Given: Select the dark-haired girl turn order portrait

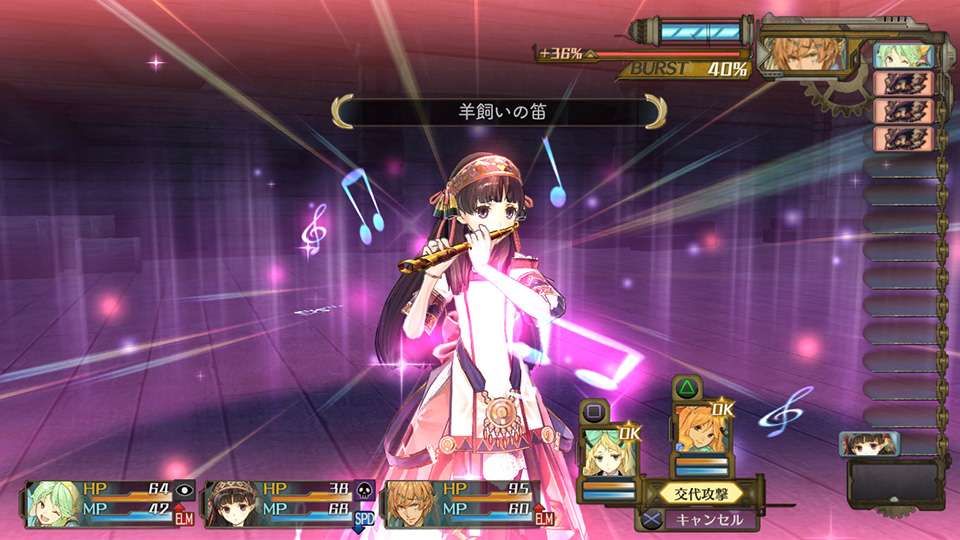Looking at the screenshot, I should [870, 443].
